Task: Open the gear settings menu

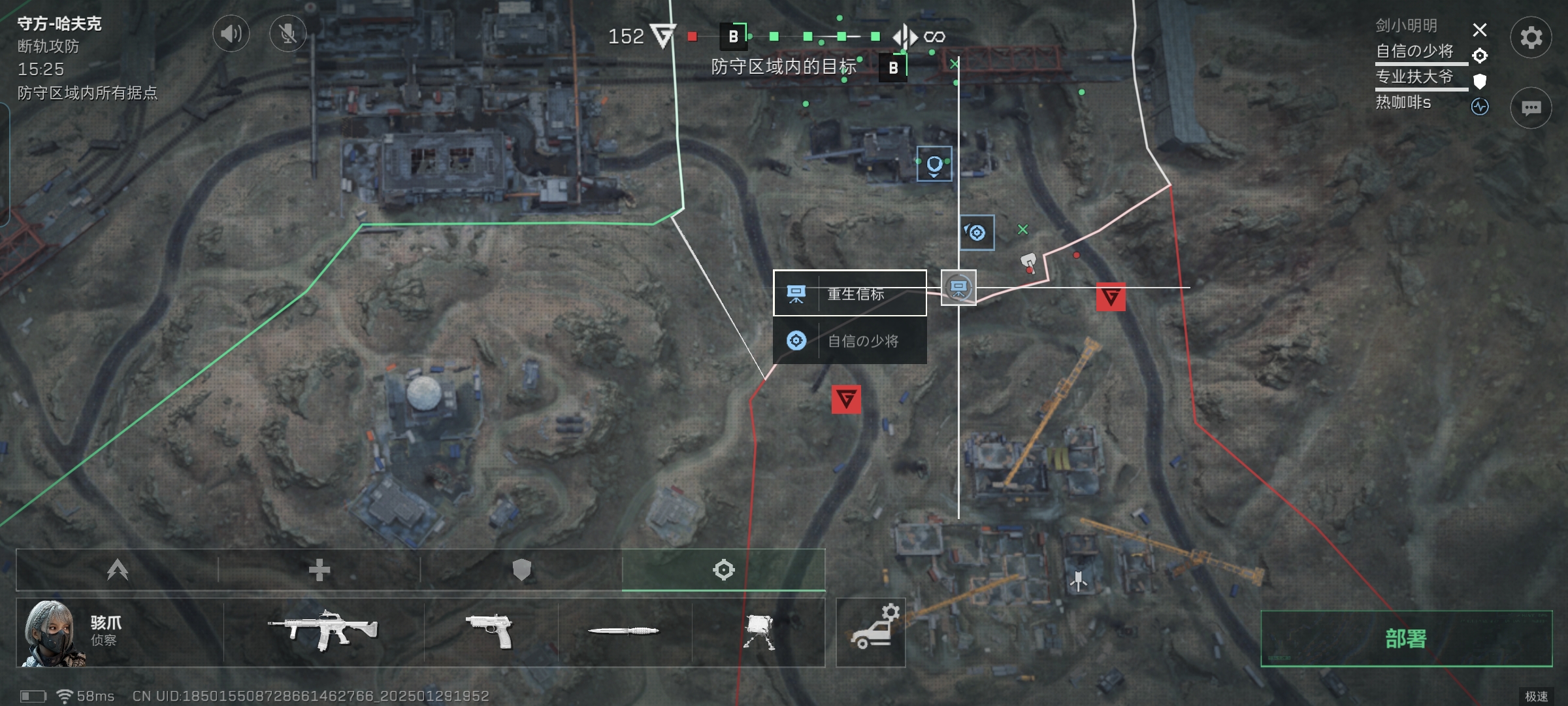Action: [x=1531, y=37]
